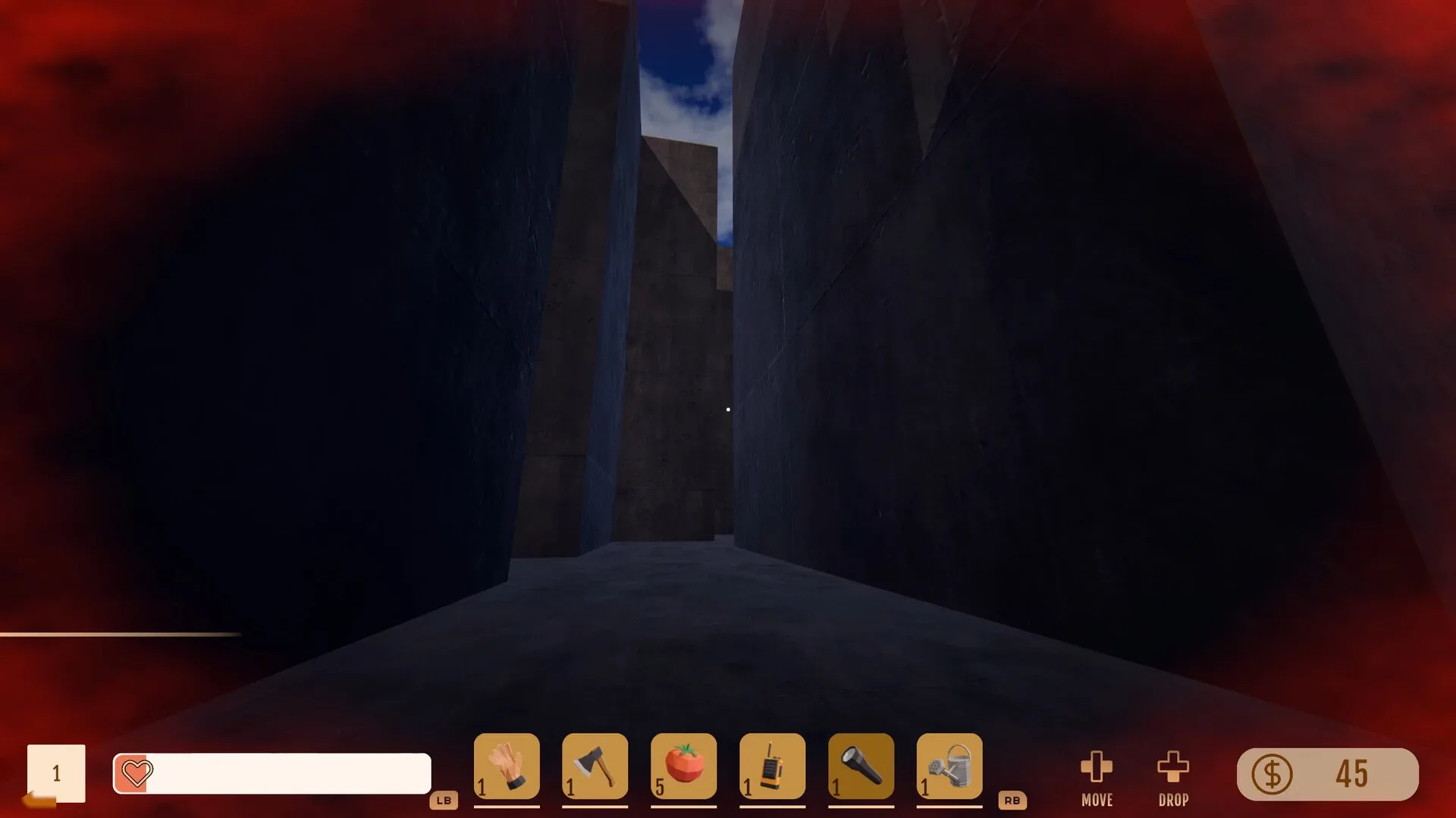This screenshot has width=1456, height=818.
Task: Click the heart icon on the health bar
Action: (x=136, y=773)
